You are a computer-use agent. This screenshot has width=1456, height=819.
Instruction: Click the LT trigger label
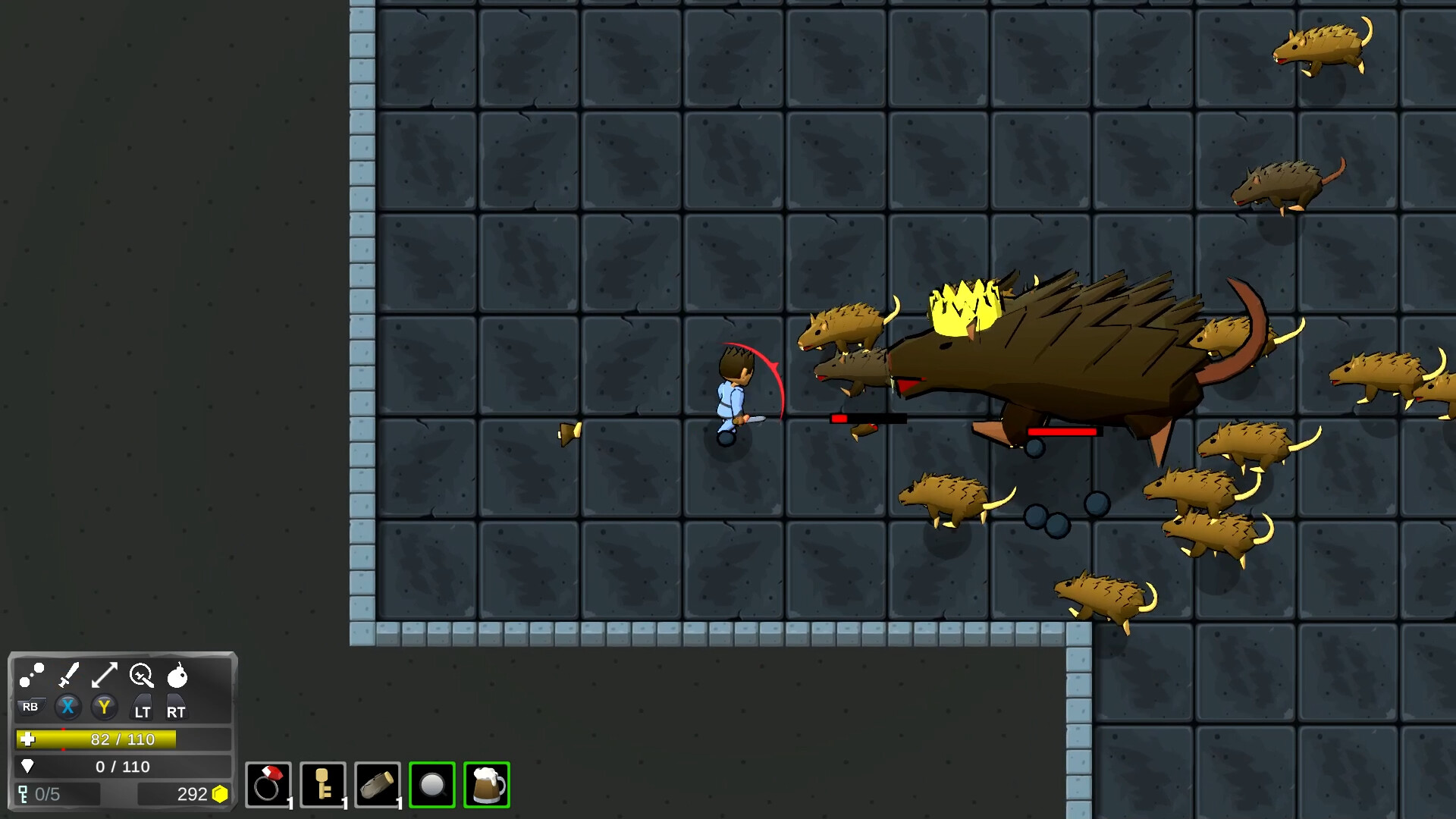tap(141, 711)
